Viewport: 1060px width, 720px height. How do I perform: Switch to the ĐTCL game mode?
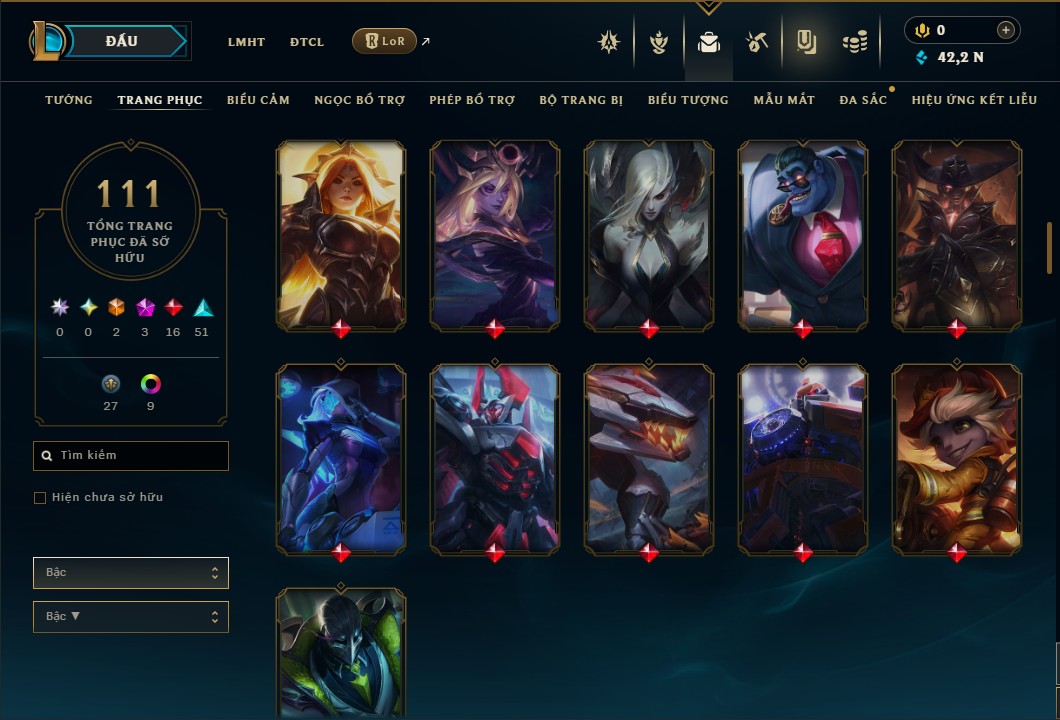(307, 42)
